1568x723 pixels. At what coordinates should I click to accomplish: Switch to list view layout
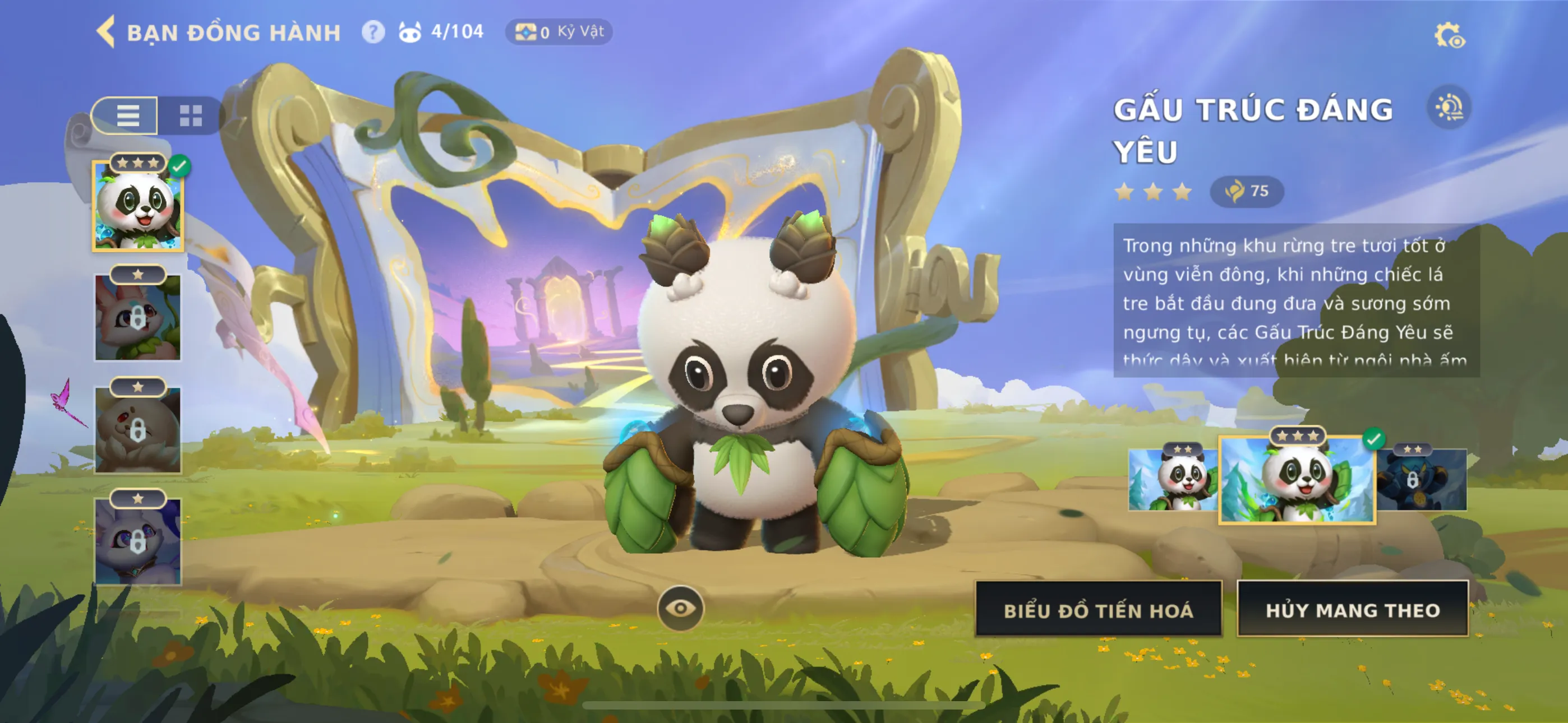pos(128,115)
